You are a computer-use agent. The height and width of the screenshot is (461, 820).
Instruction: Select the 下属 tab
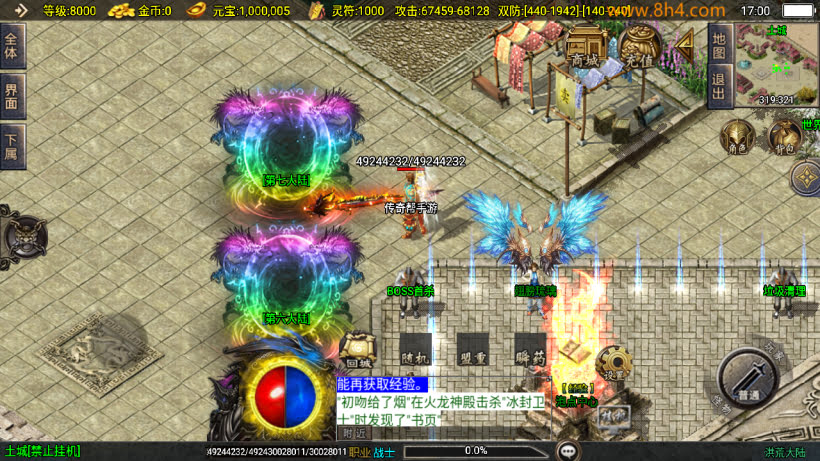[12, 145]
